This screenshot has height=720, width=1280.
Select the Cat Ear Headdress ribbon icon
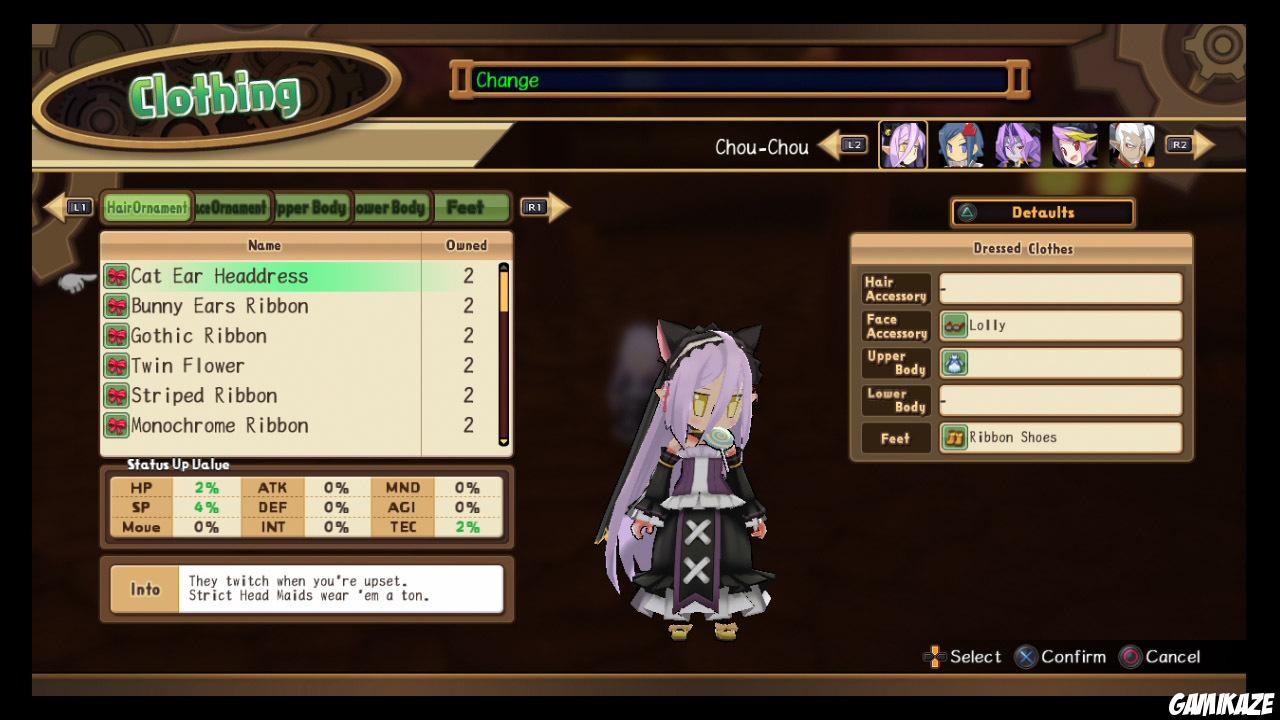pyautogui.click(x=118, y=276)
